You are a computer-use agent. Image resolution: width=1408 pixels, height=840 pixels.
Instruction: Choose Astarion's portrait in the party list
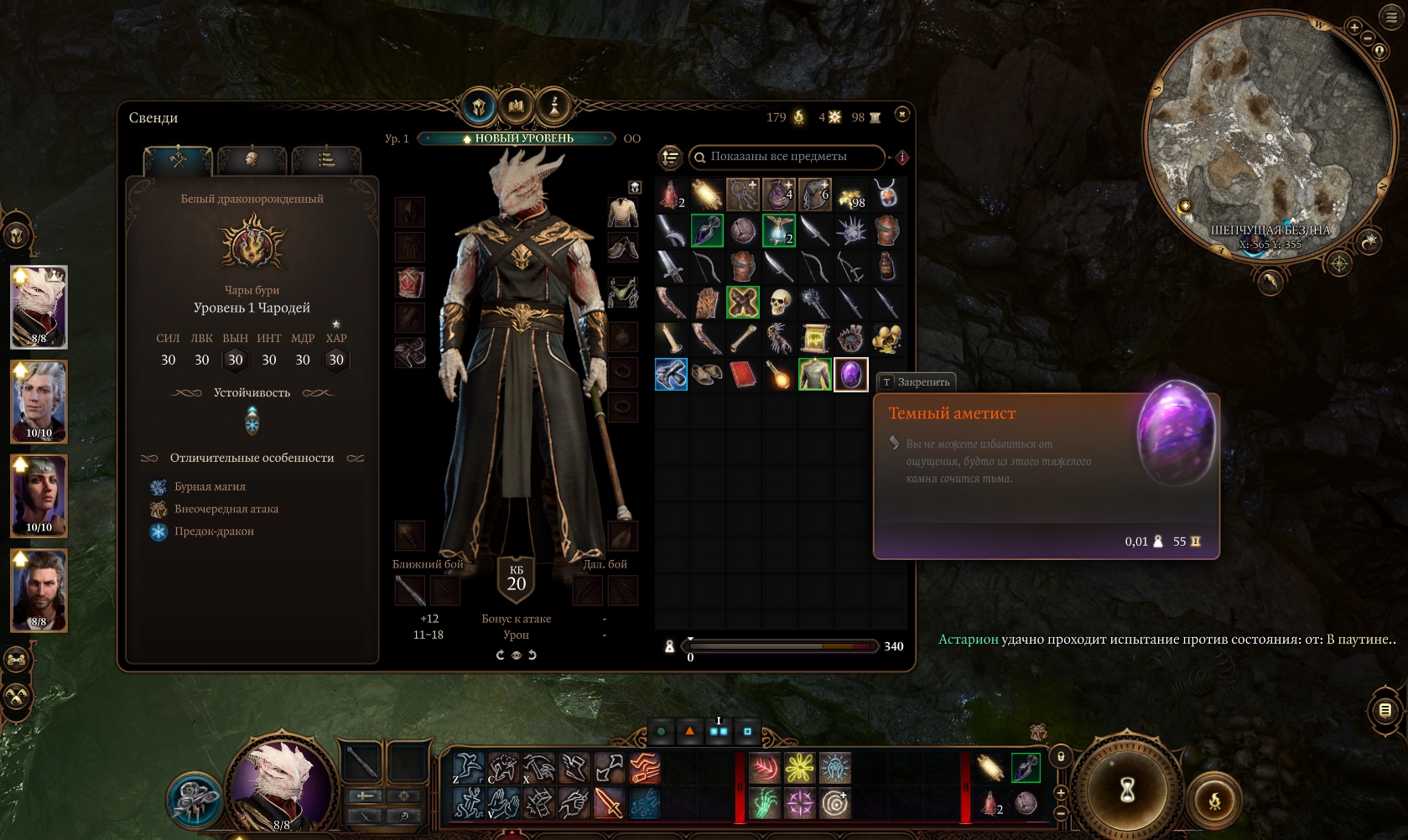click(x=39, y=402)
